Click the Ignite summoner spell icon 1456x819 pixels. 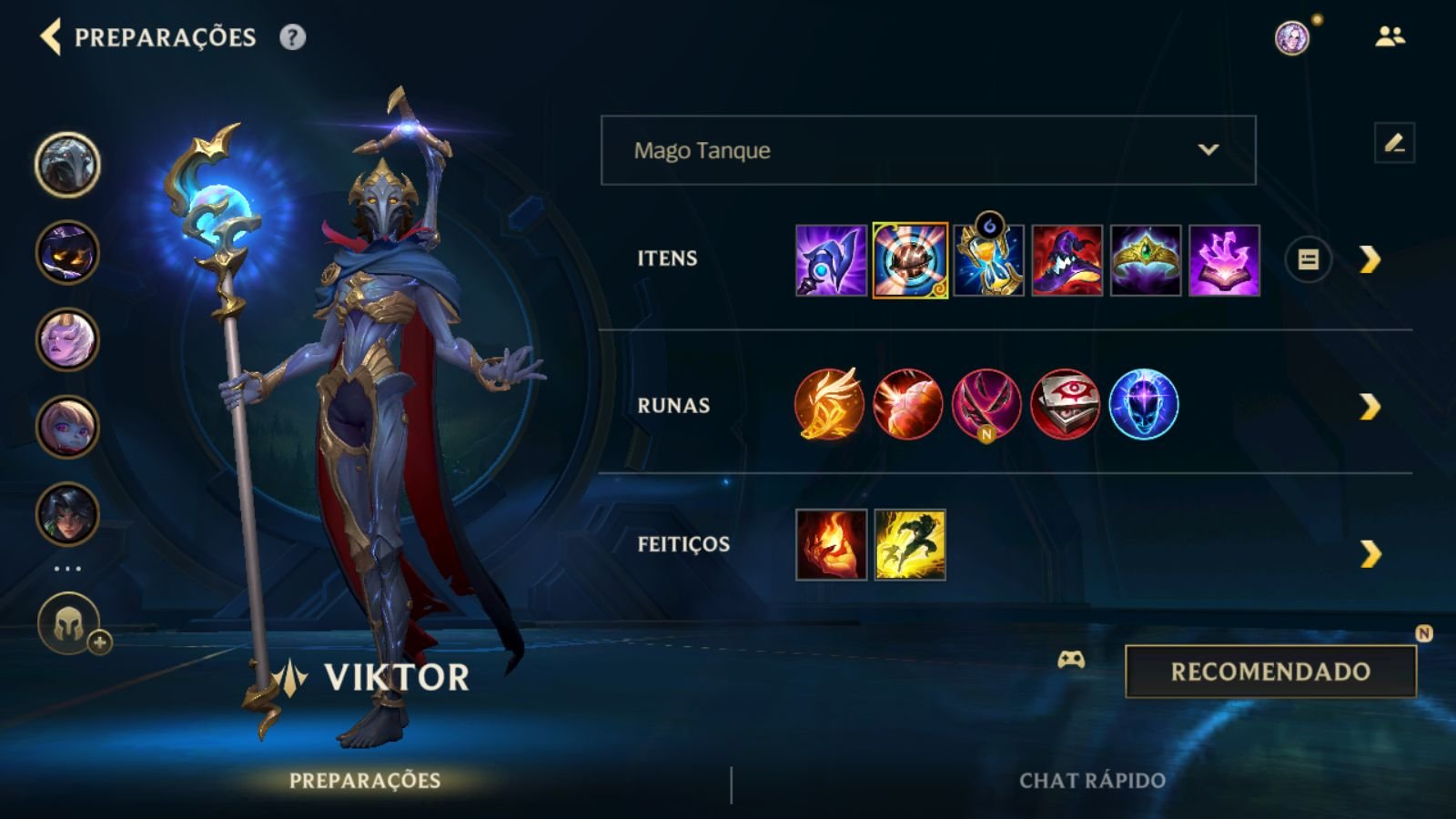click(831, 546)
